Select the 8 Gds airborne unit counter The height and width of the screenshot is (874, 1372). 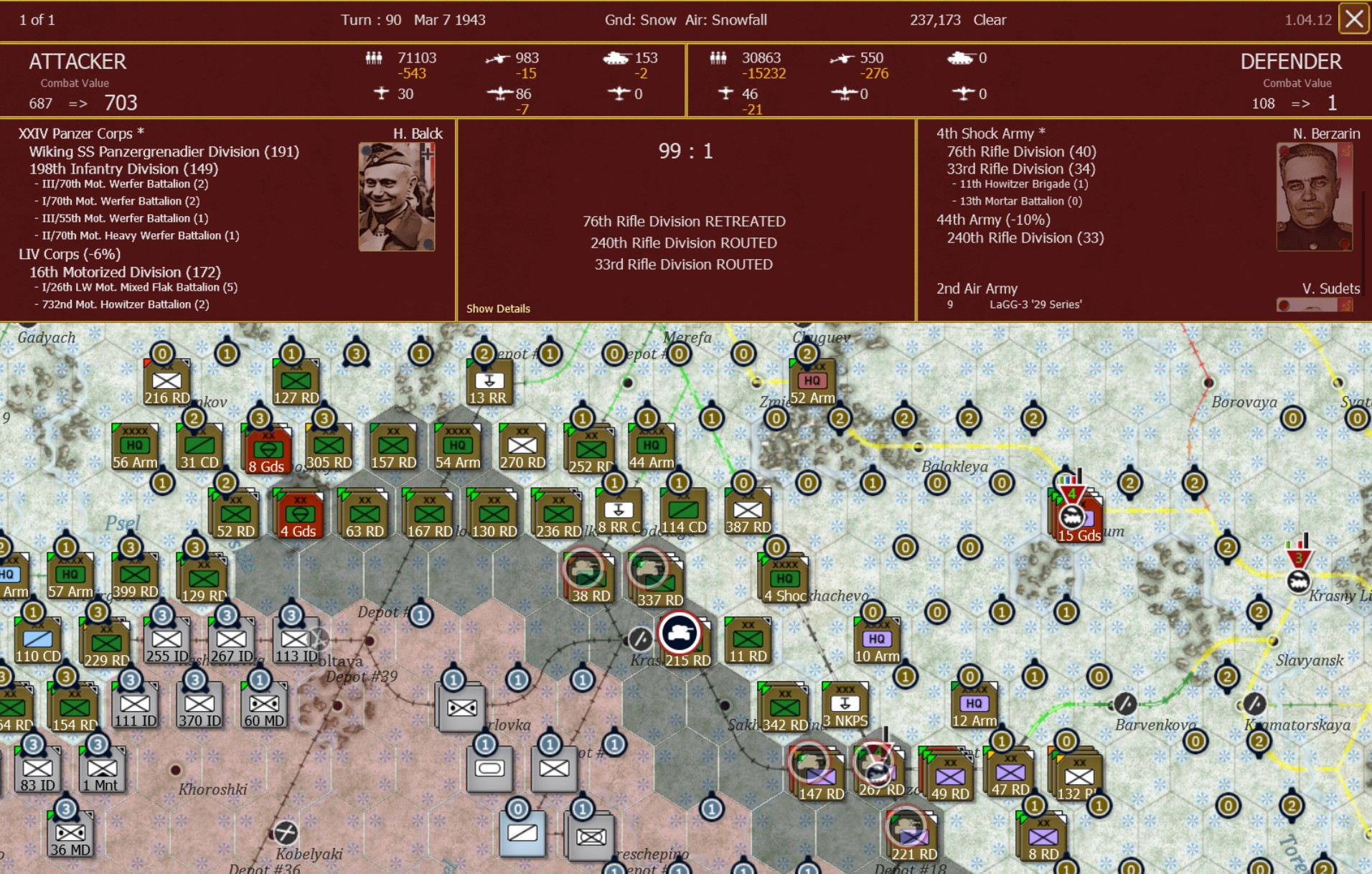click(266, 448)
